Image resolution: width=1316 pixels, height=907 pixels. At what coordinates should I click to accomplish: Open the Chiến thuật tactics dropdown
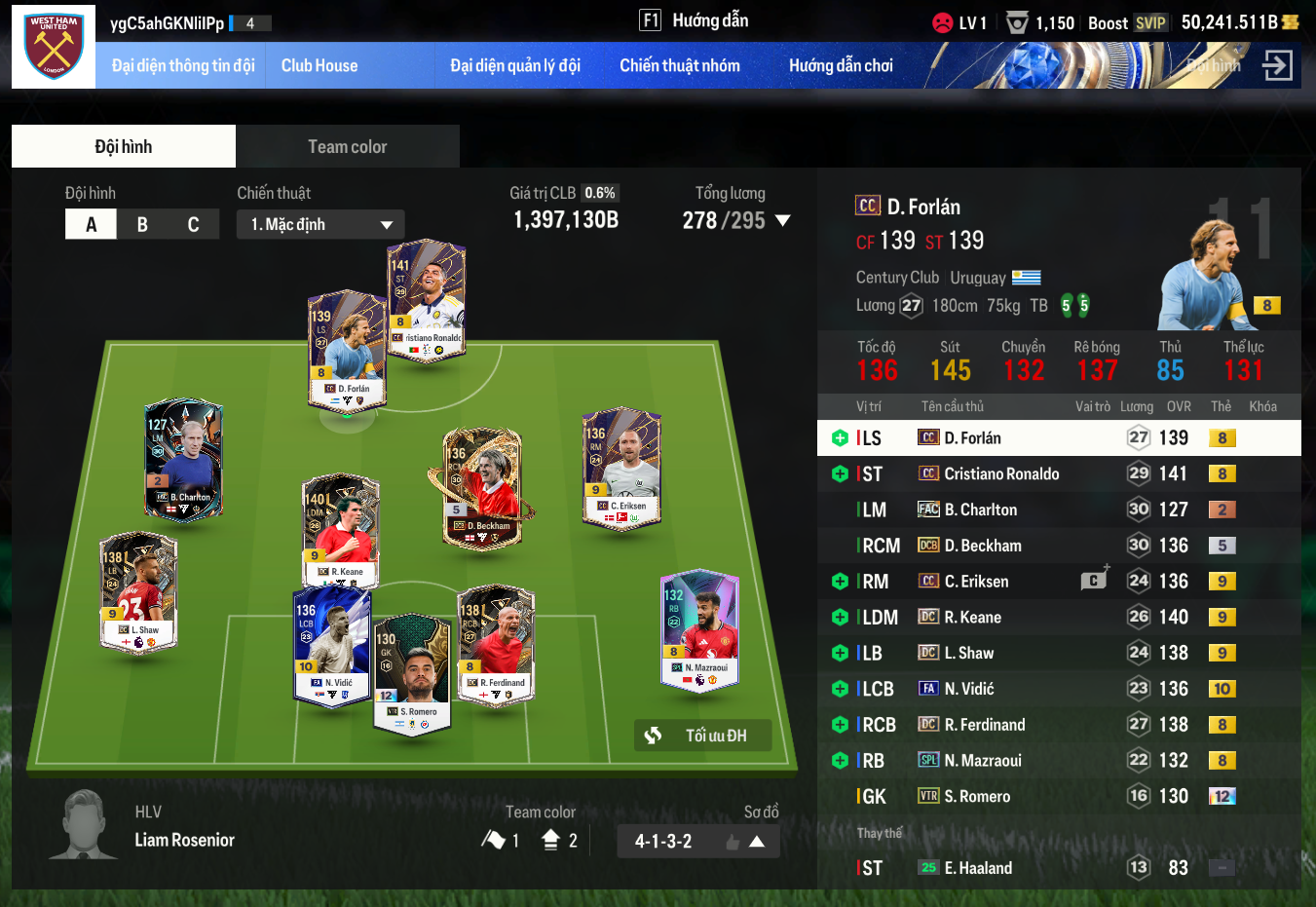click(x=320, y=224)
